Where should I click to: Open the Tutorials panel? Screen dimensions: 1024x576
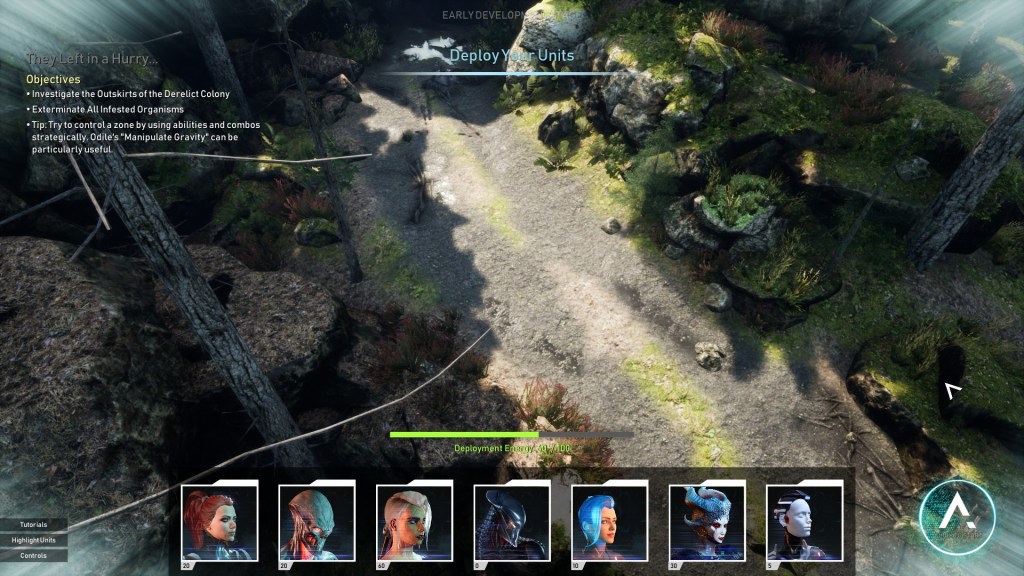pyautogui.click(x=34, y=524)
